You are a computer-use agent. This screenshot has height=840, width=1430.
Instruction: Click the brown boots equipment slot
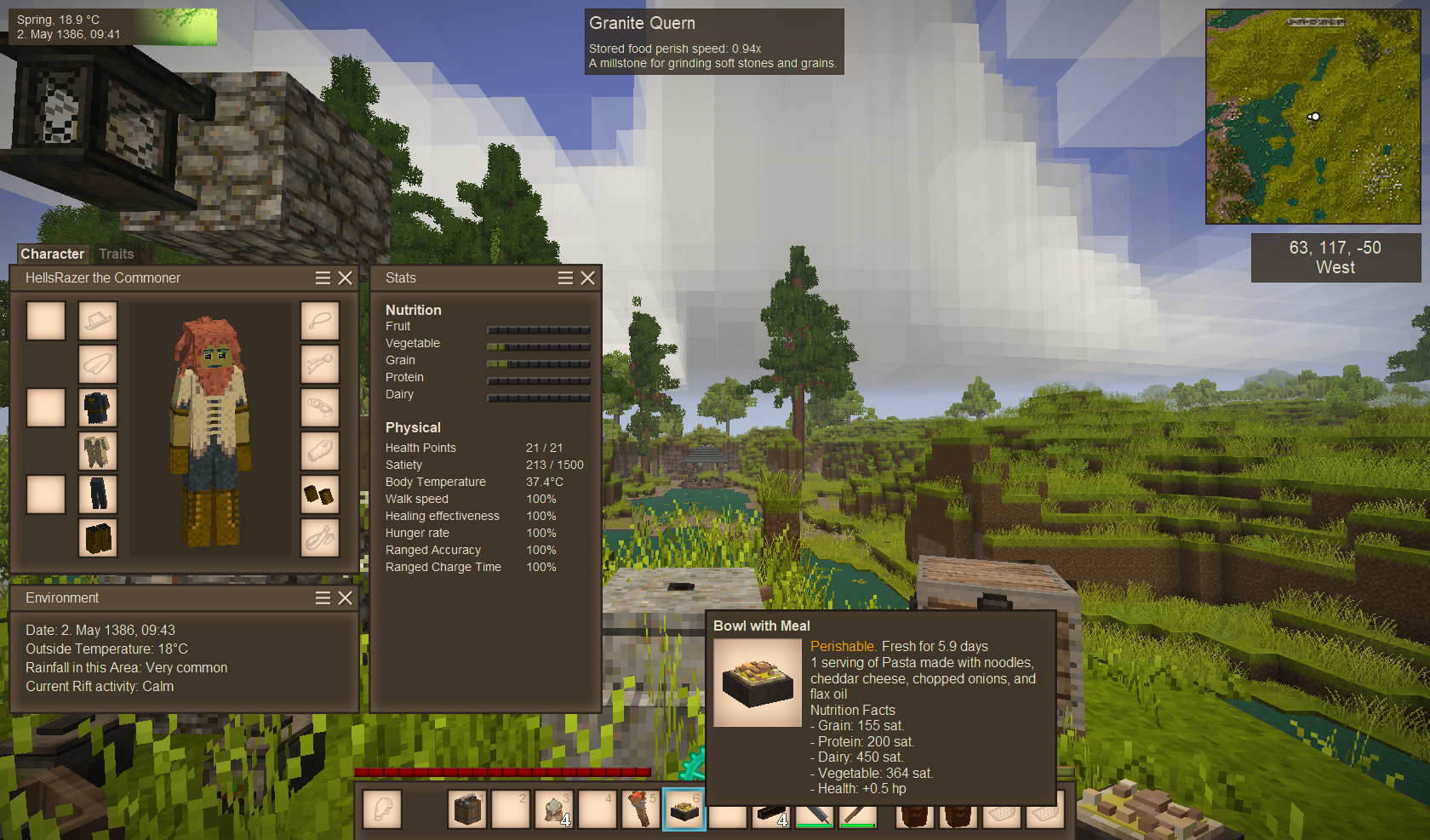coord(97,538)
